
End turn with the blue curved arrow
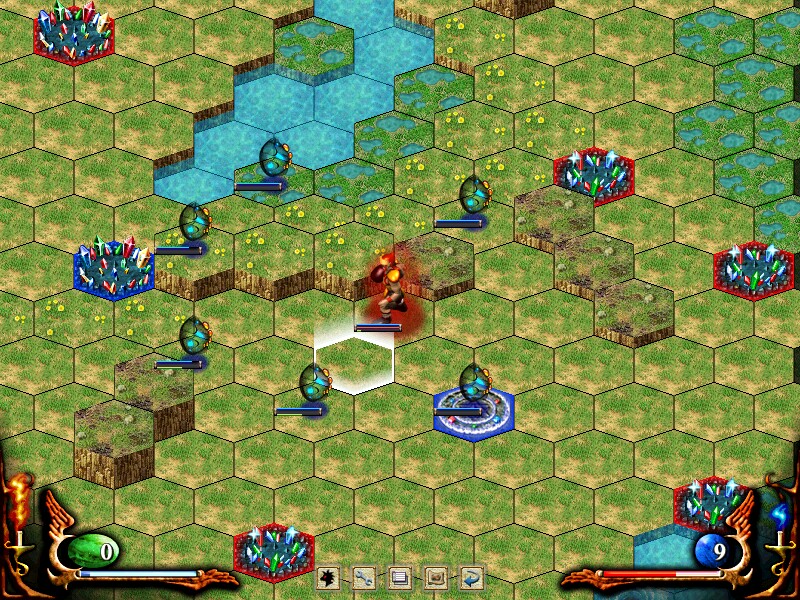471,577
